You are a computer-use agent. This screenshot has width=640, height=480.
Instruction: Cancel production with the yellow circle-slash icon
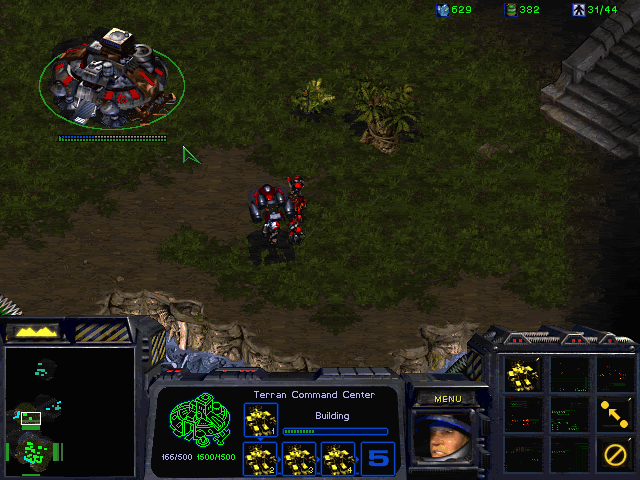pyautogui.click(x=614, y=453)
